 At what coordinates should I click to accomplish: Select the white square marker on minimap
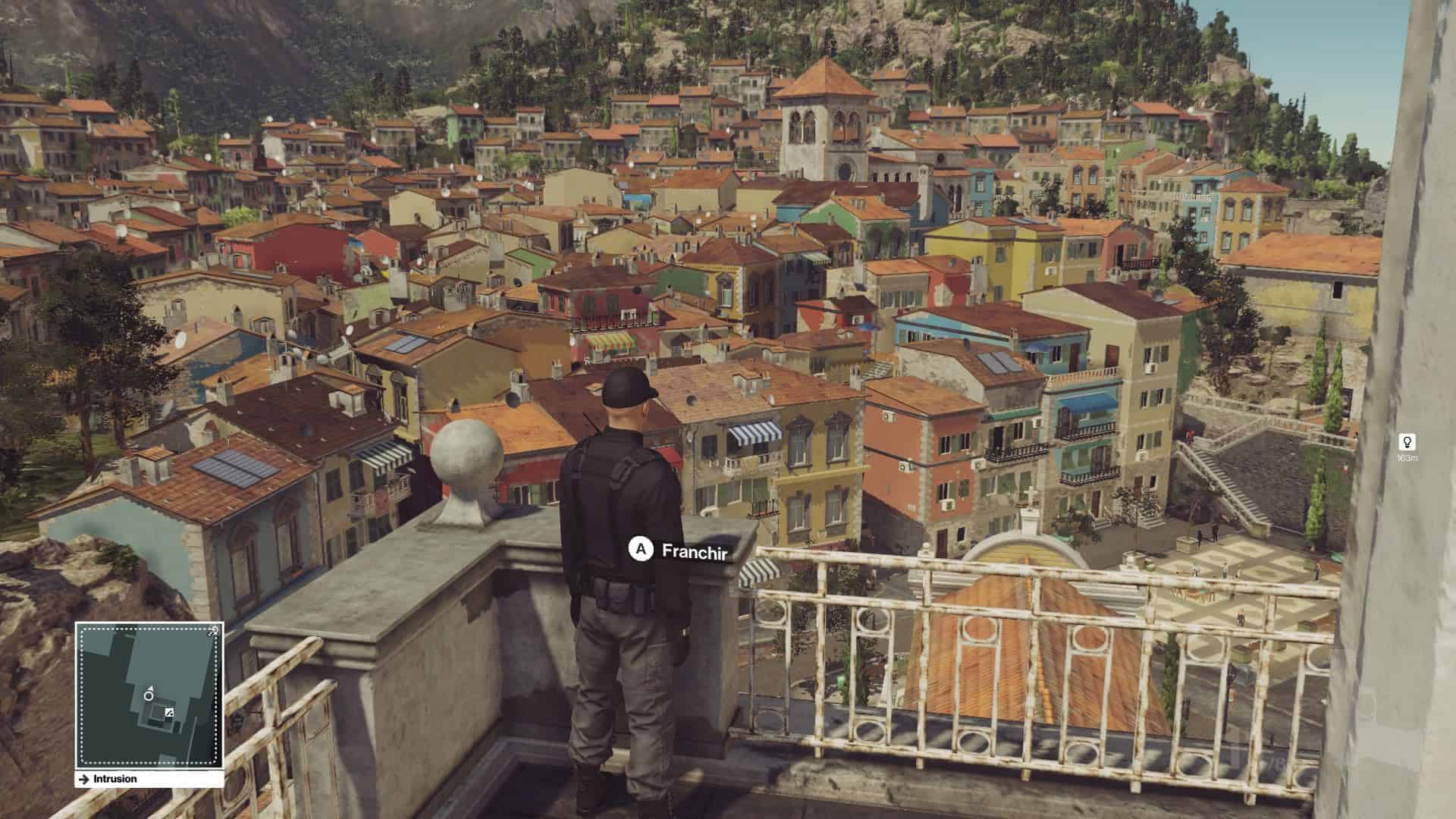tap(169, 712)
